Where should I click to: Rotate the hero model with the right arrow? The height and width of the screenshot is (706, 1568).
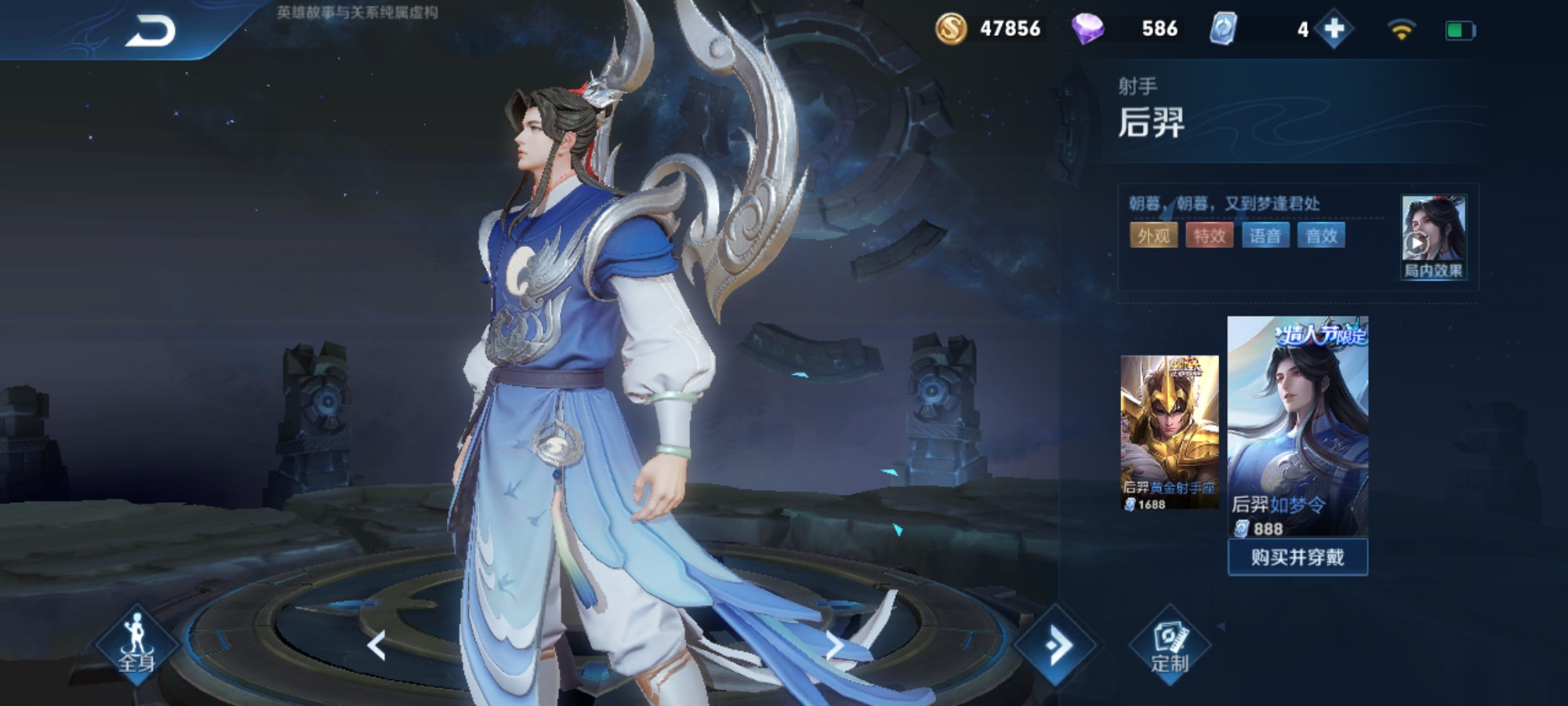pyautogui.click(x=834, y=646)
